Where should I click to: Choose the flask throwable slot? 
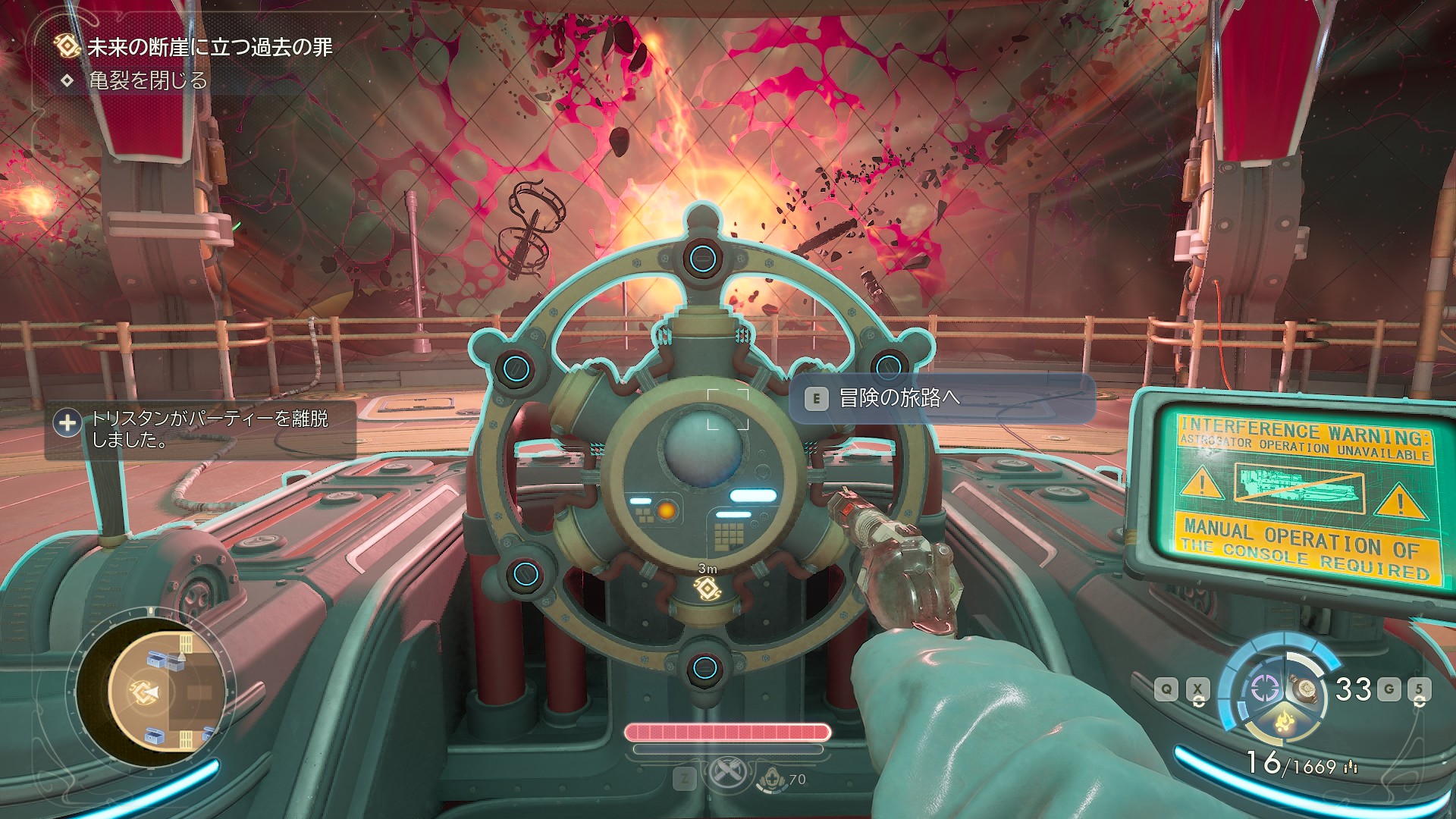(1305, 689)
